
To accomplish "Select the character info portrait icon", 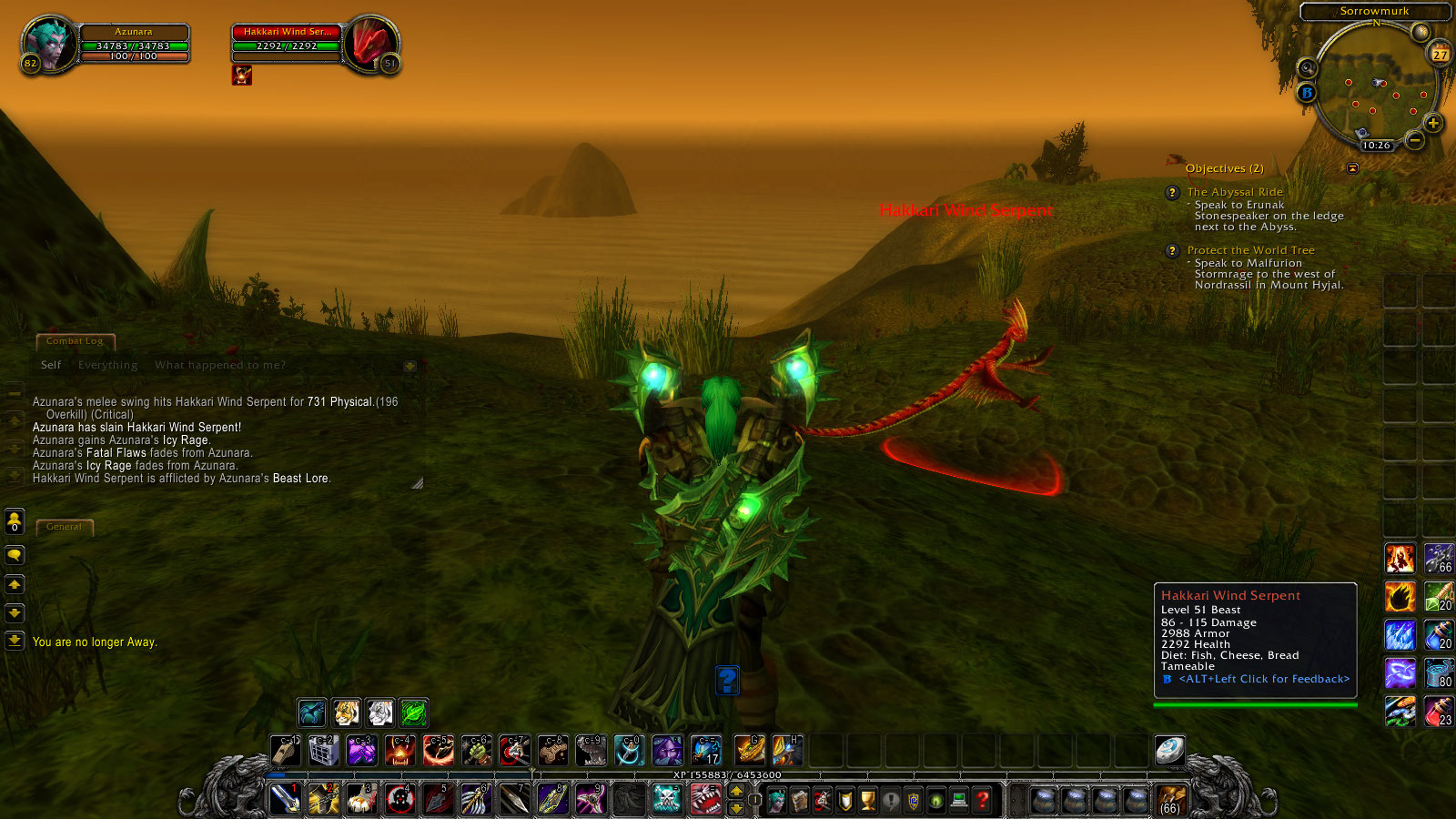I will 777,800.
